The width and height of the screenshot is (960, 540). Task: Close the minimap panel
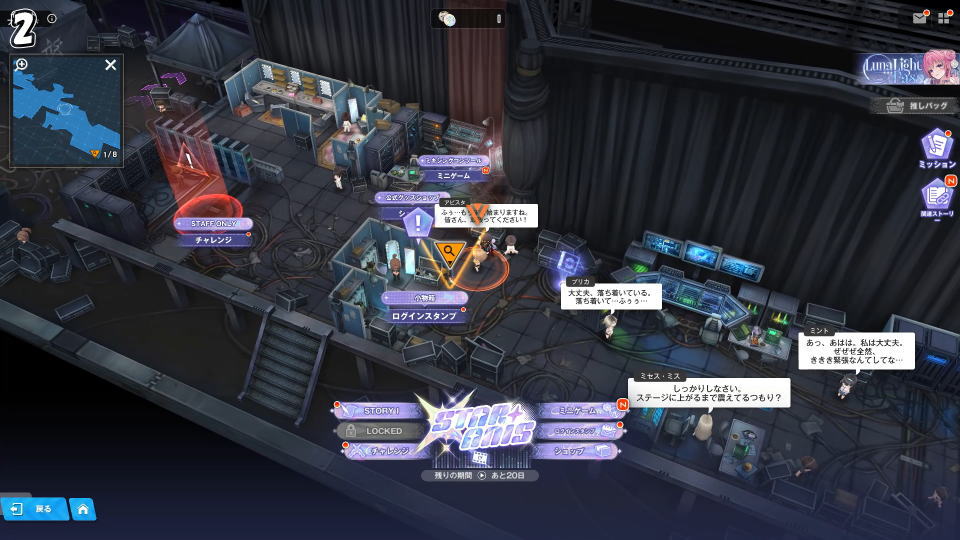(111, 65)
